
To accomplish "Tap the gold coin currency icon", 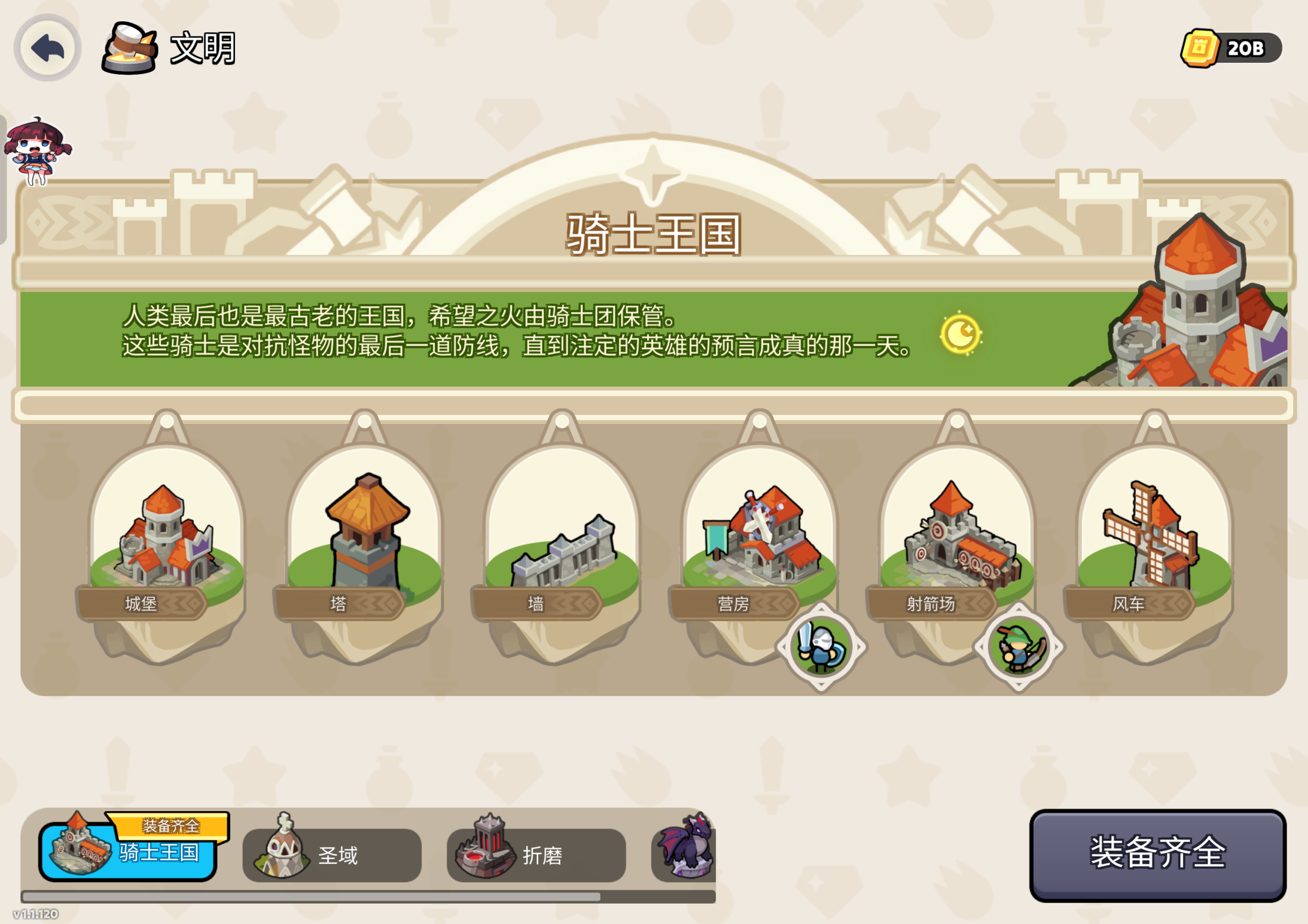I will (1199, 49).
